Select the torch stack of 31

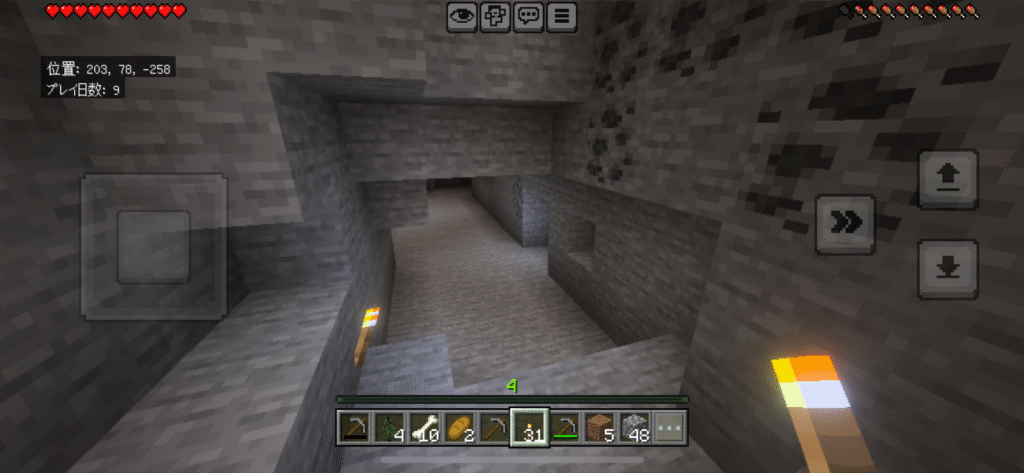point(529,428)
